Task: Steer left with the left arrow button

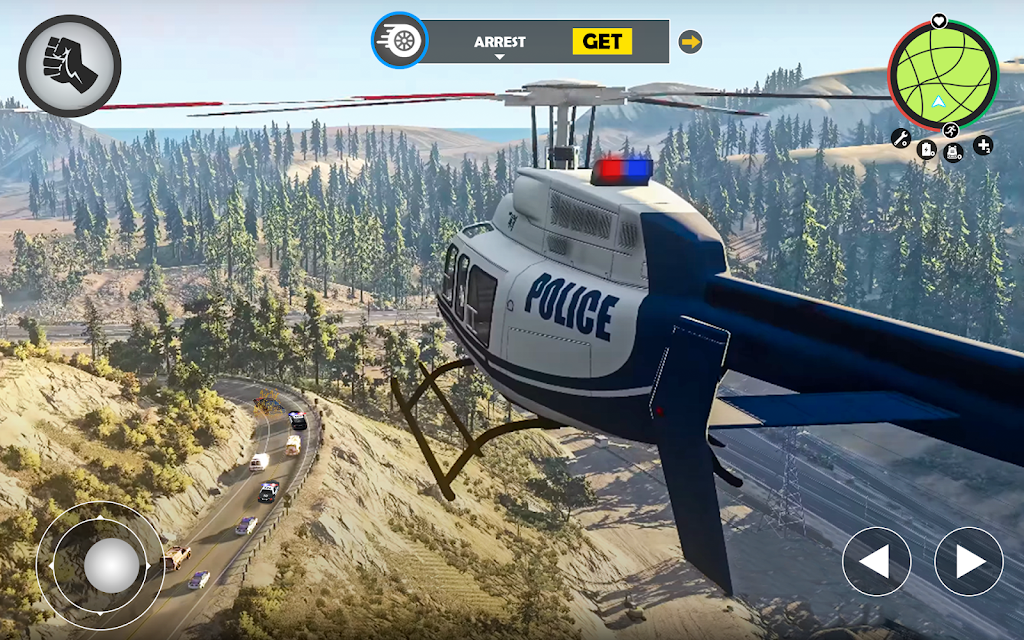Action: tap(876, 562)
